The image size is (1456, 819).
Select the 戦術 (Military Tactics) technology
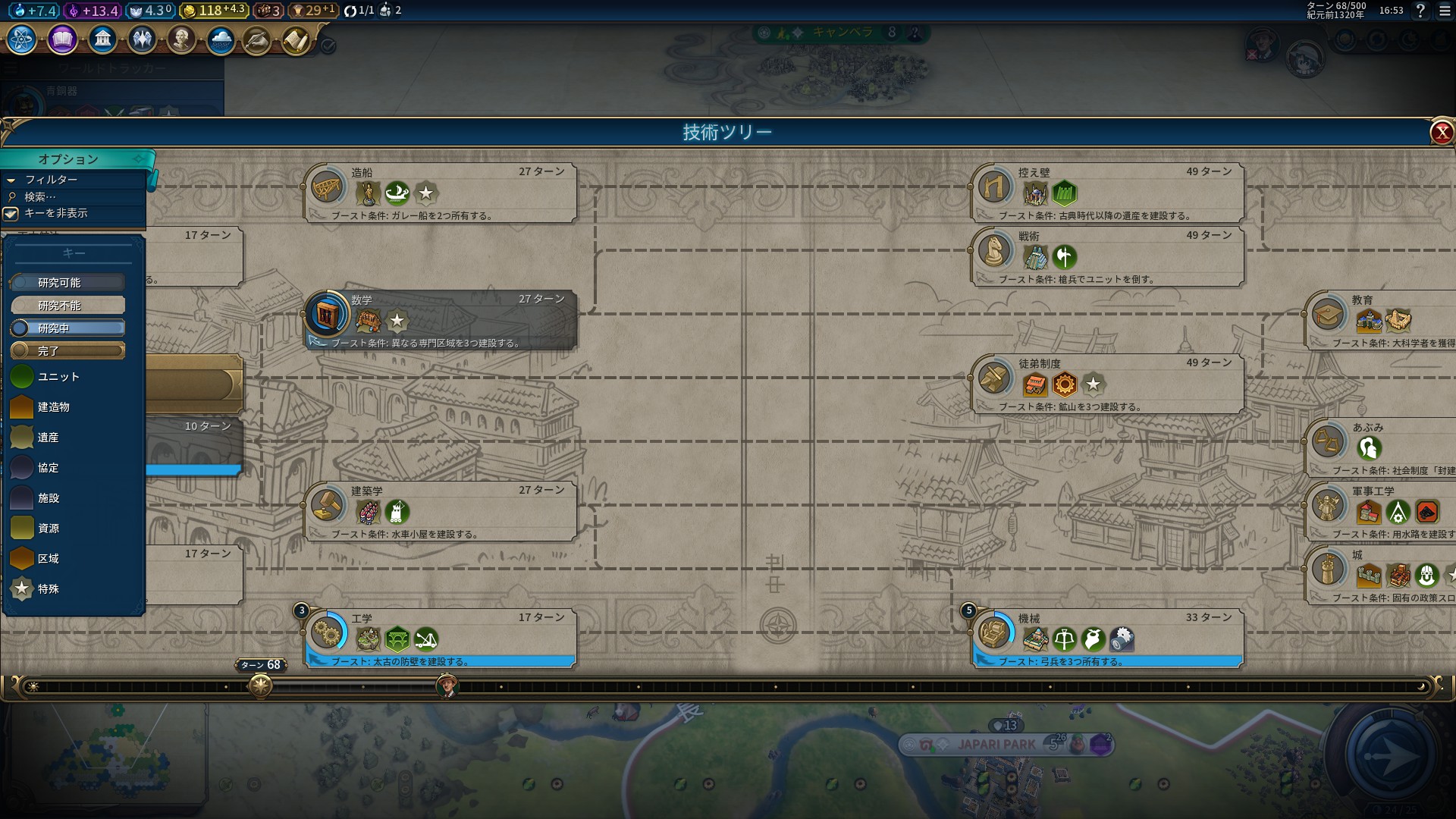coord(1107,256)
